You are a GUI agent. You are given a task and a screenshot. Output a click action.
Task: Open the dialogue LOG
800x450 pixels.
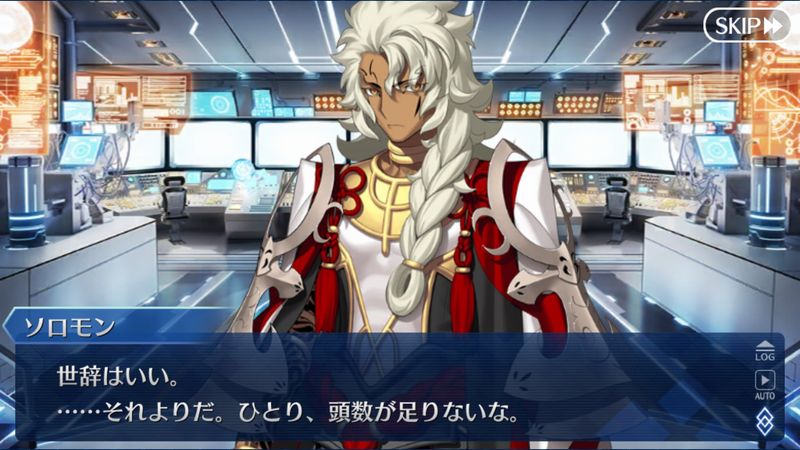(765, 350)
